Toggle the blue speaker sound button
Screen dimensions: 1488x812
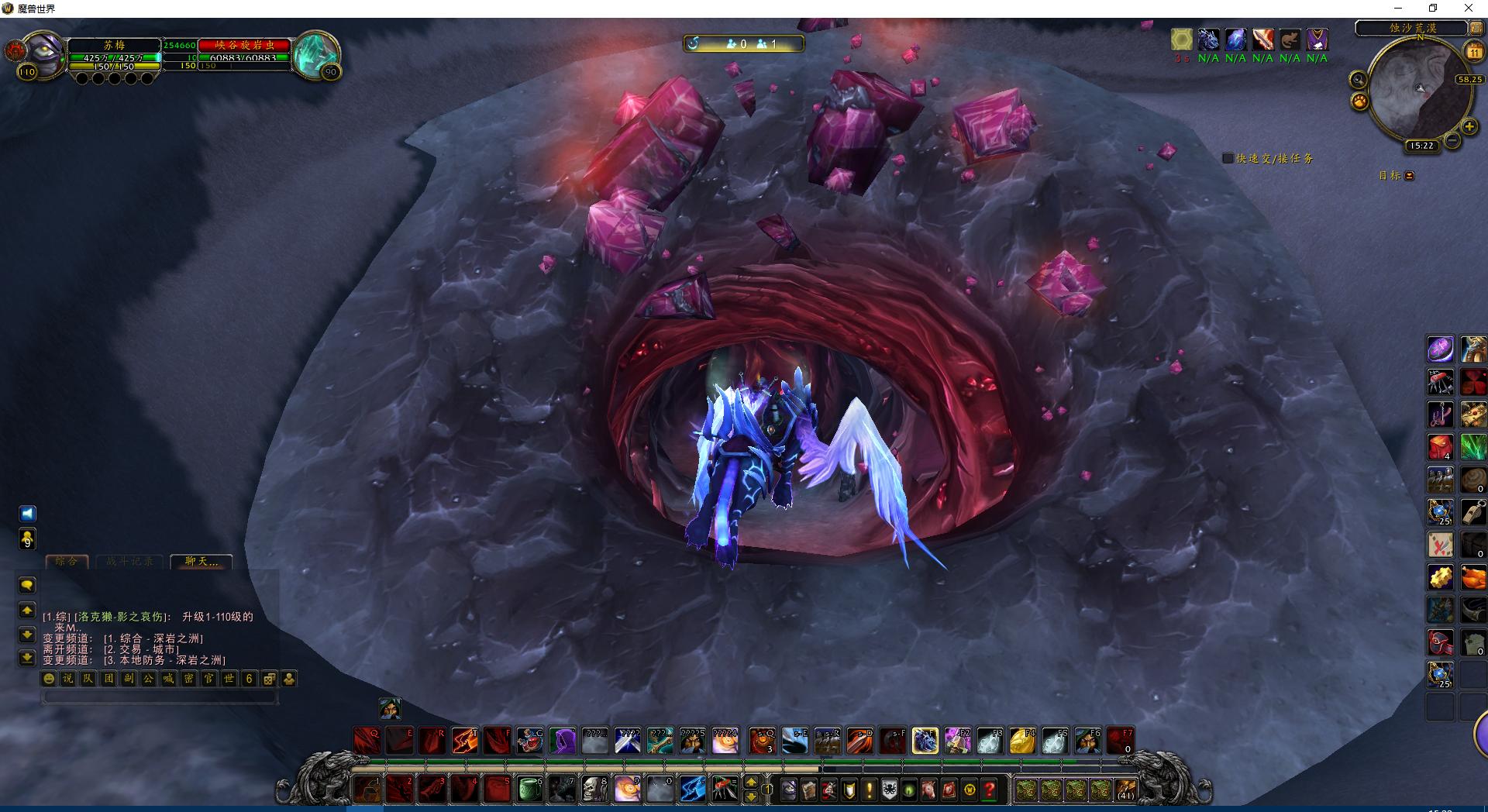tap(27, 514)
